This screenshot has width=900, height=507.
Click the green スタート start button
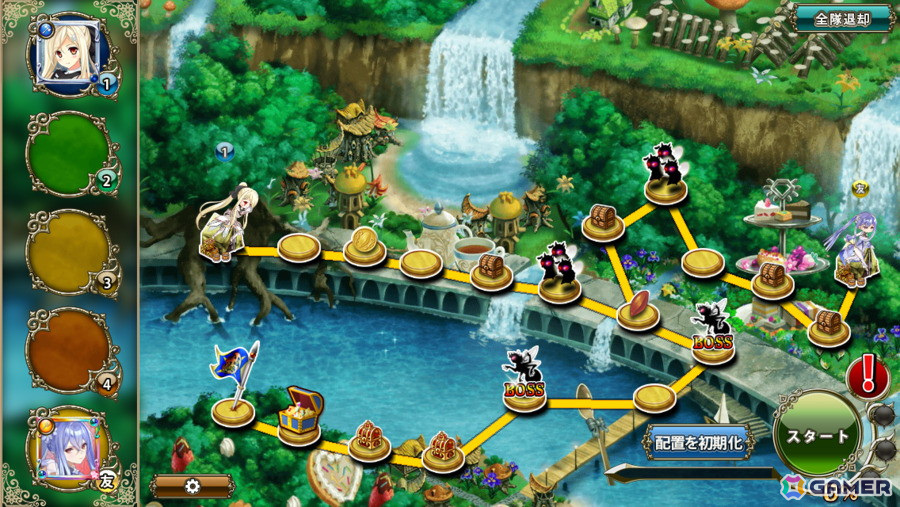[816, 437]
